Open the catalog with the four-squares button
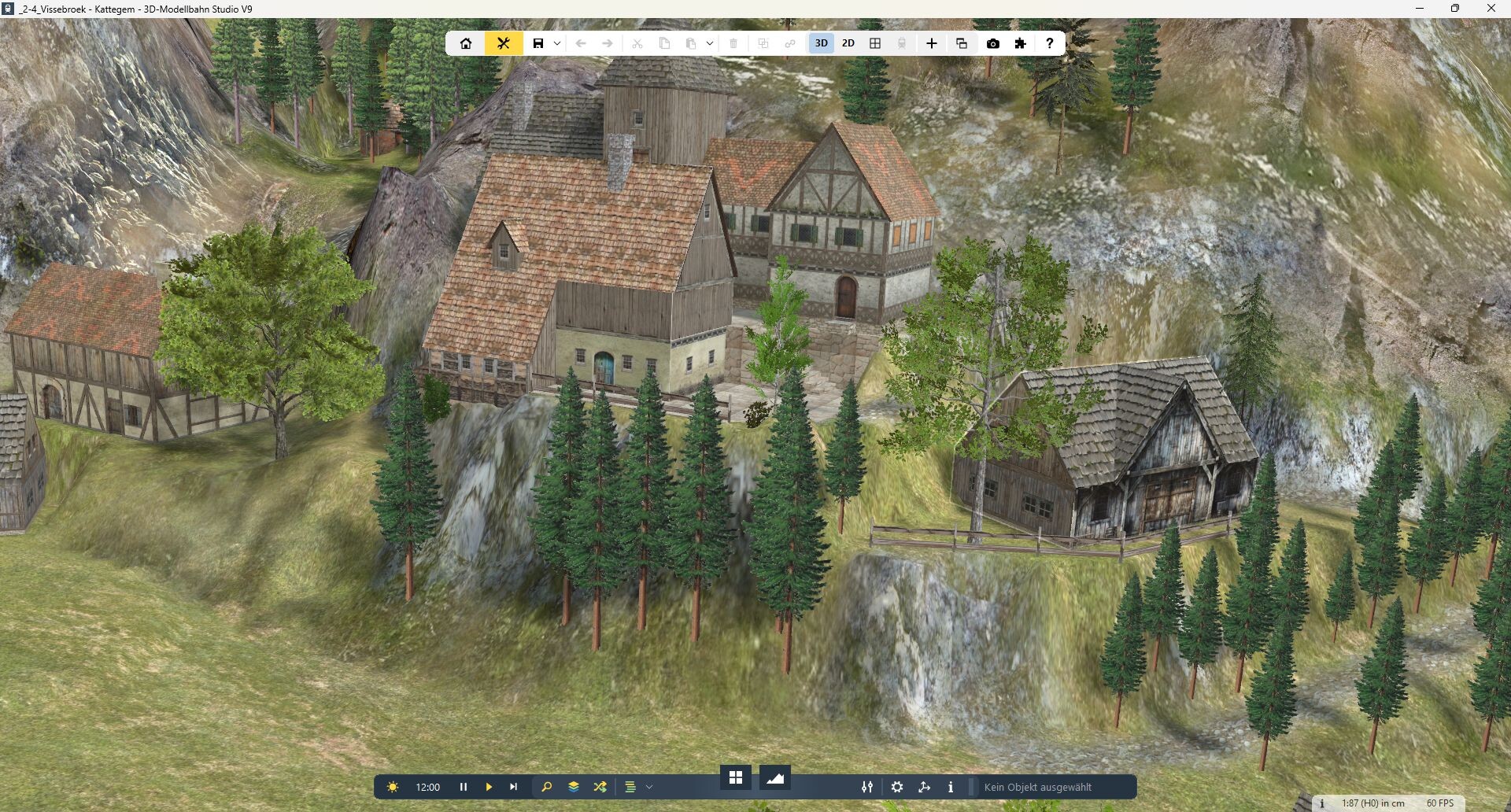Image resolution: width=1511 pixels, height=812 pixels. tap(736, 777)
